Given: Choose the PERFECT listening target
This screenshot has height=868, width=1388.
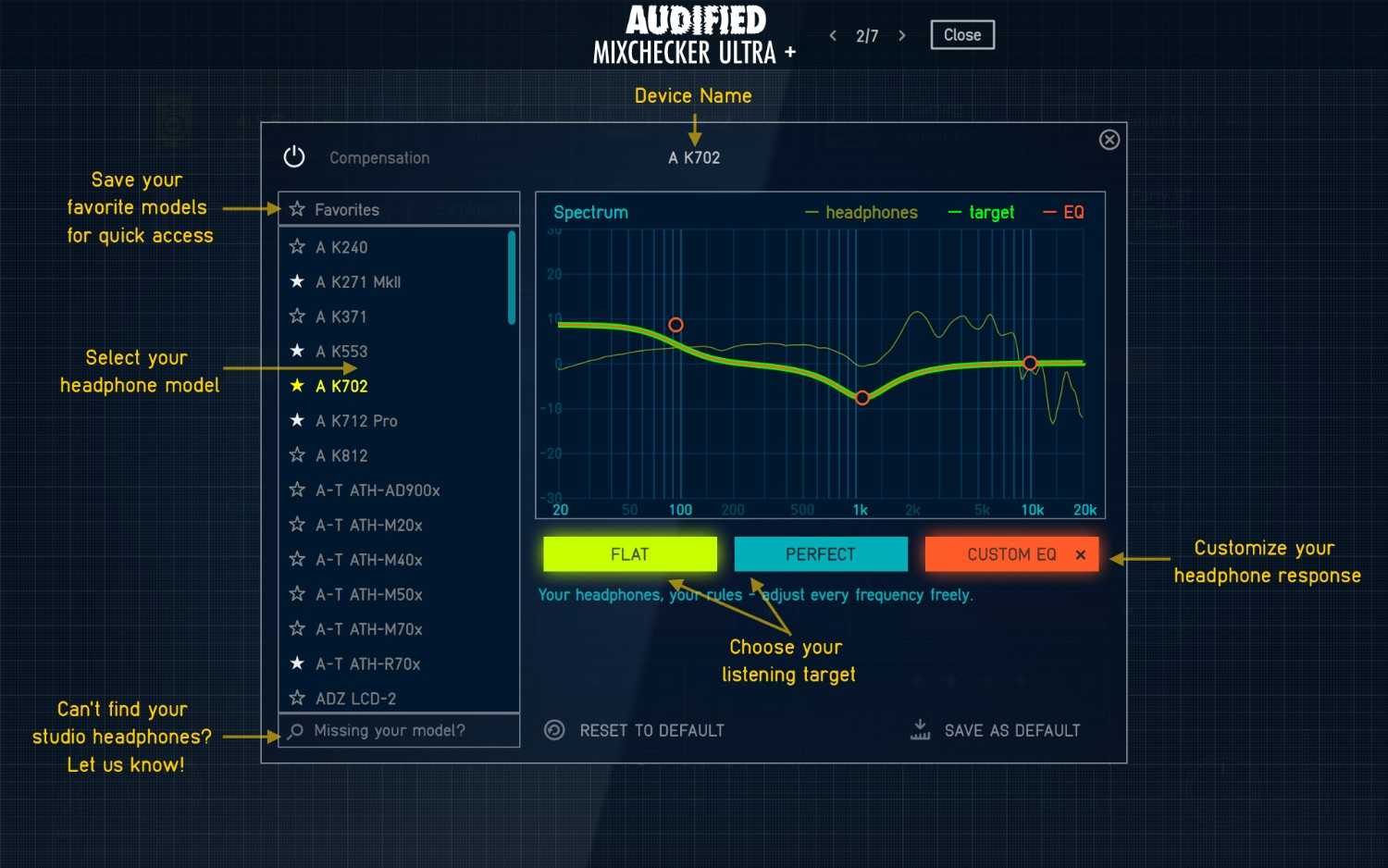Looking at the screenshot, I should coord(820,554).
